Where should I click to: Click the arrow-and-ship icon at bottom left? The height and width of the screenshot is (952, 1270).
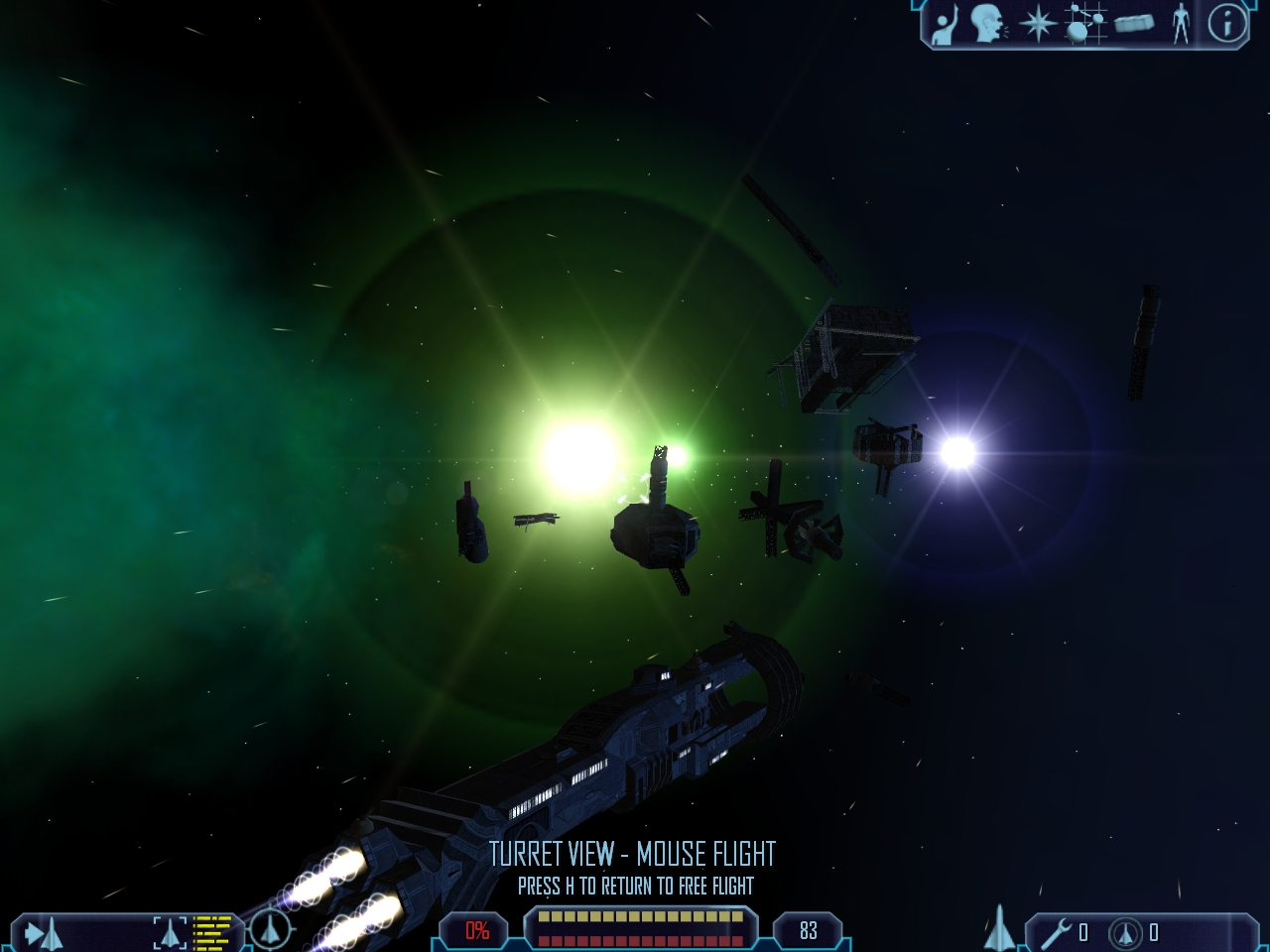click(x=44, y=932)
